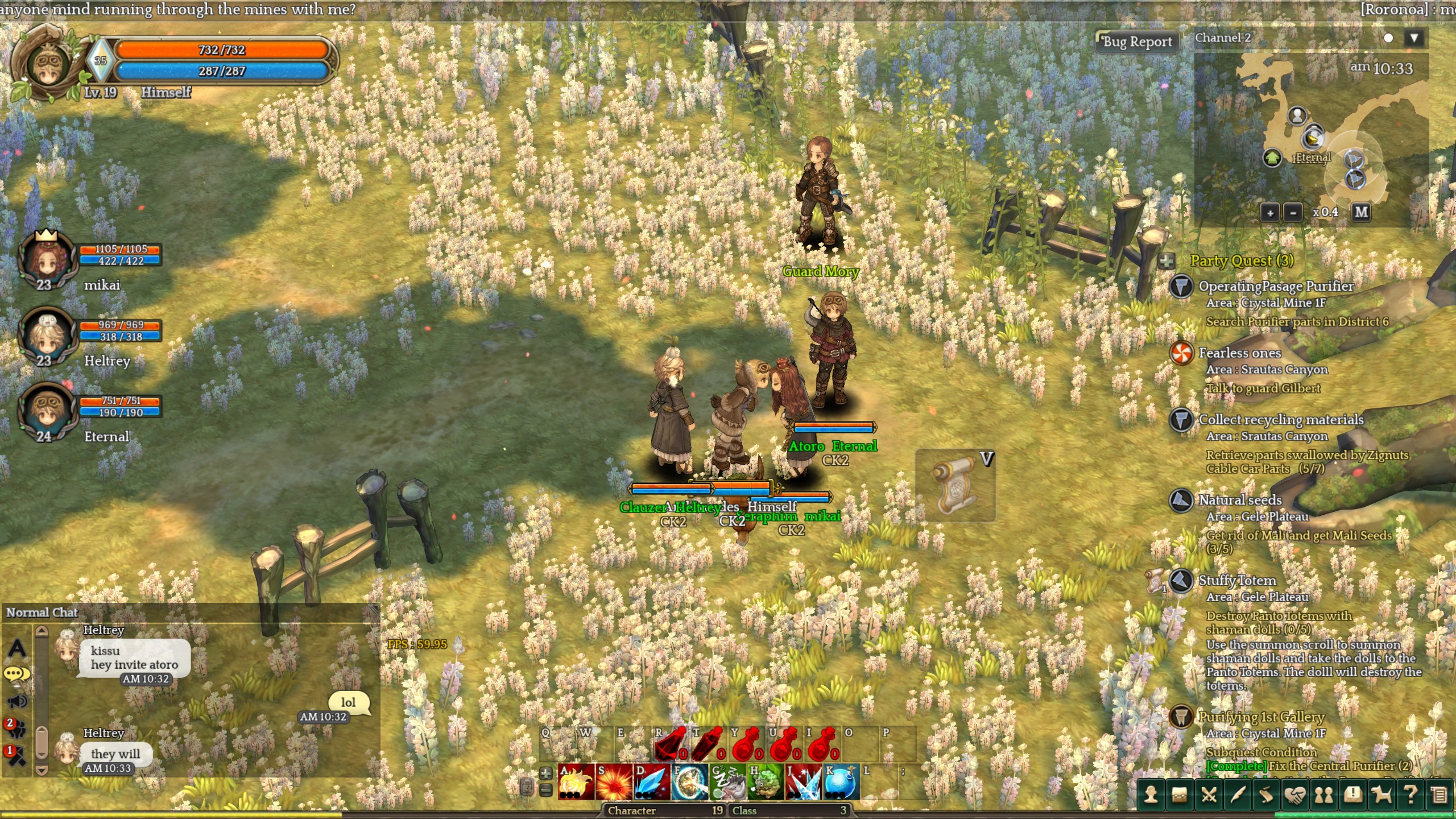Open the question mark help menu
Image resolution: width=1456 pixels, height=819 pixels.
point(1410,795)
